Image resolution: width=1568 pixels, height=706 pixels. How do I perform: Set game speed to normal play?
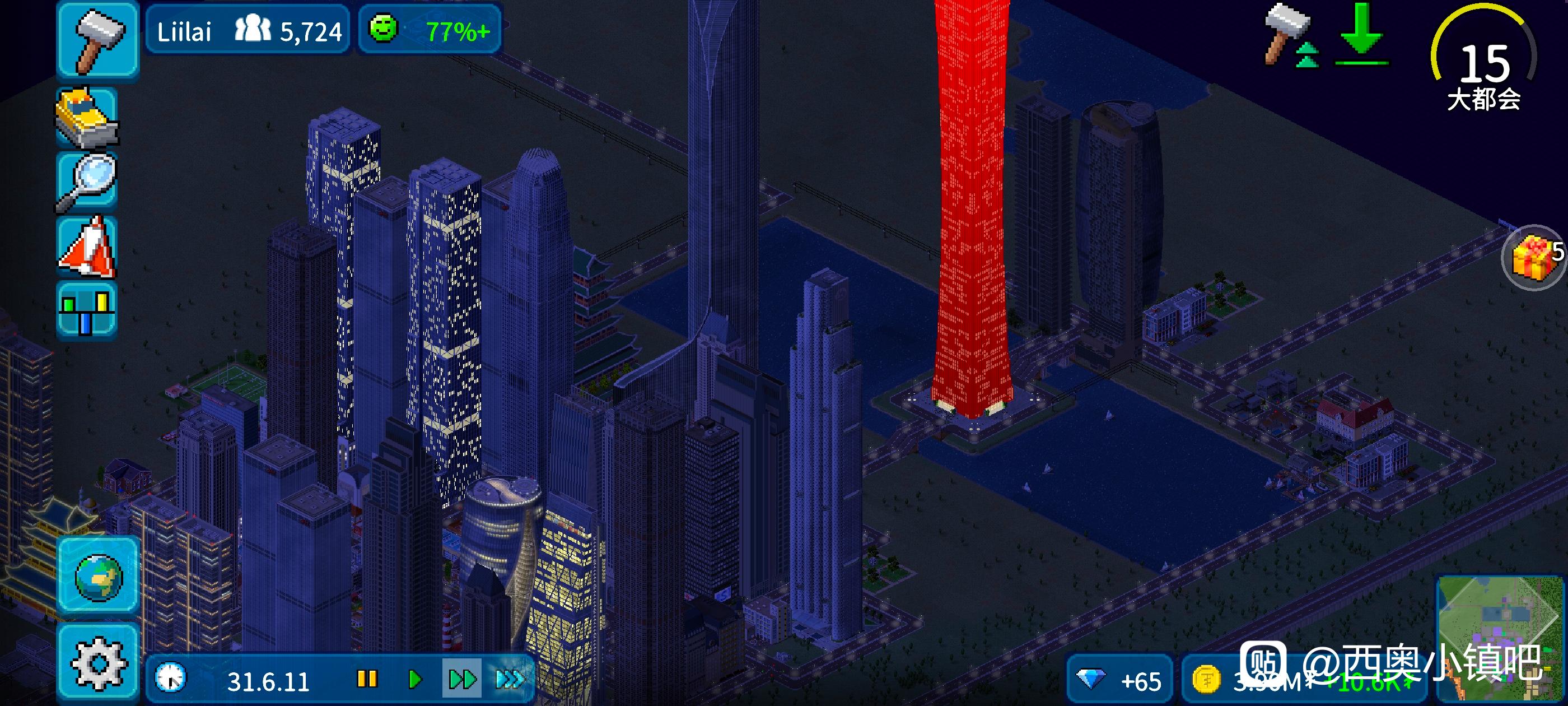415,679
